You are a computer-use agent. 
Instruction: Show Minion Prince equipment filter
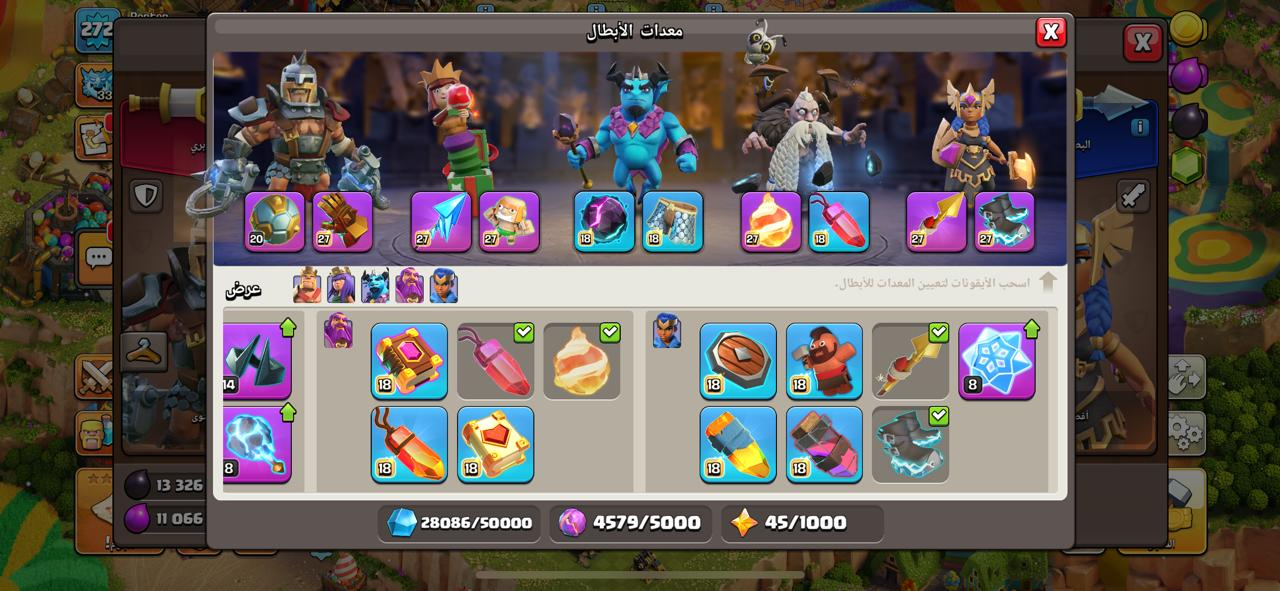[375, 286]
